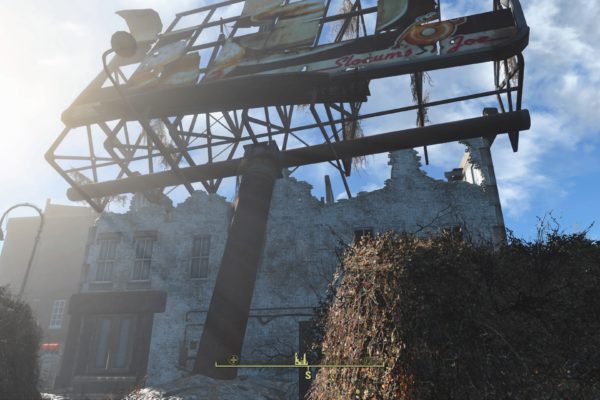Select the circled cross marker on the compass
This screenshot has width=600, height=400.
tap(233, 359)
